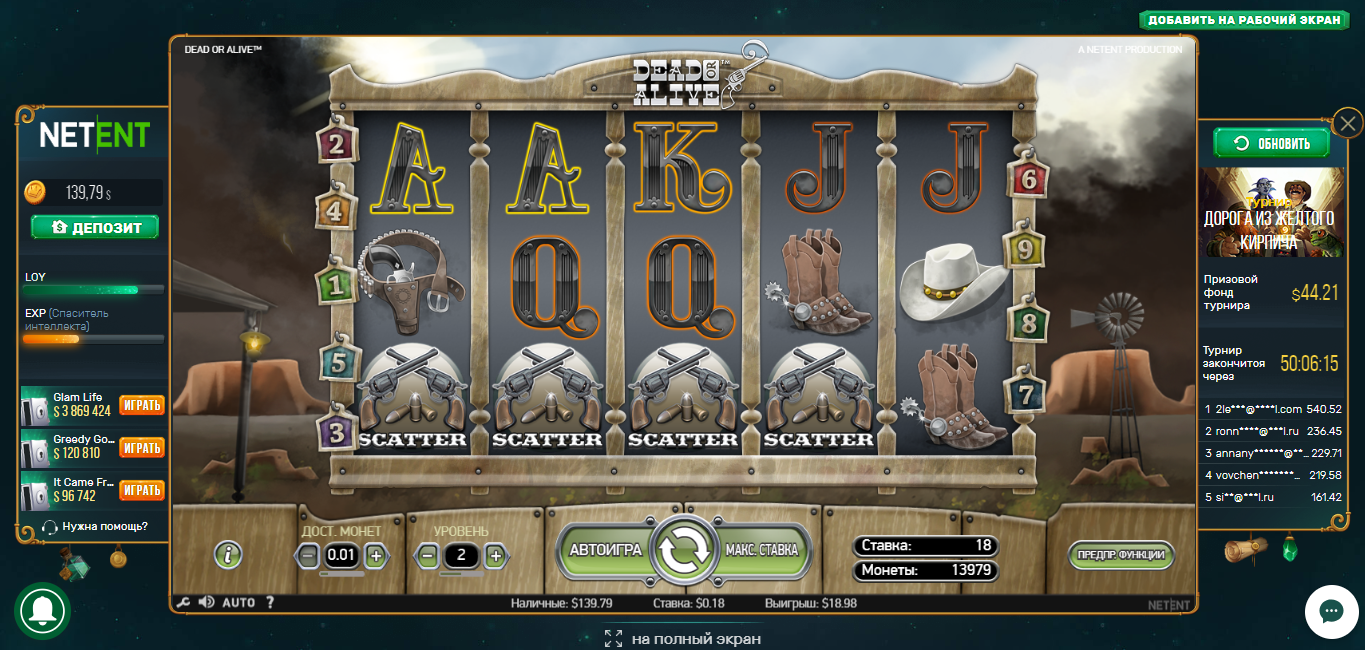
Task: Raise the Уровень bet level
Action: click(494, 555)
